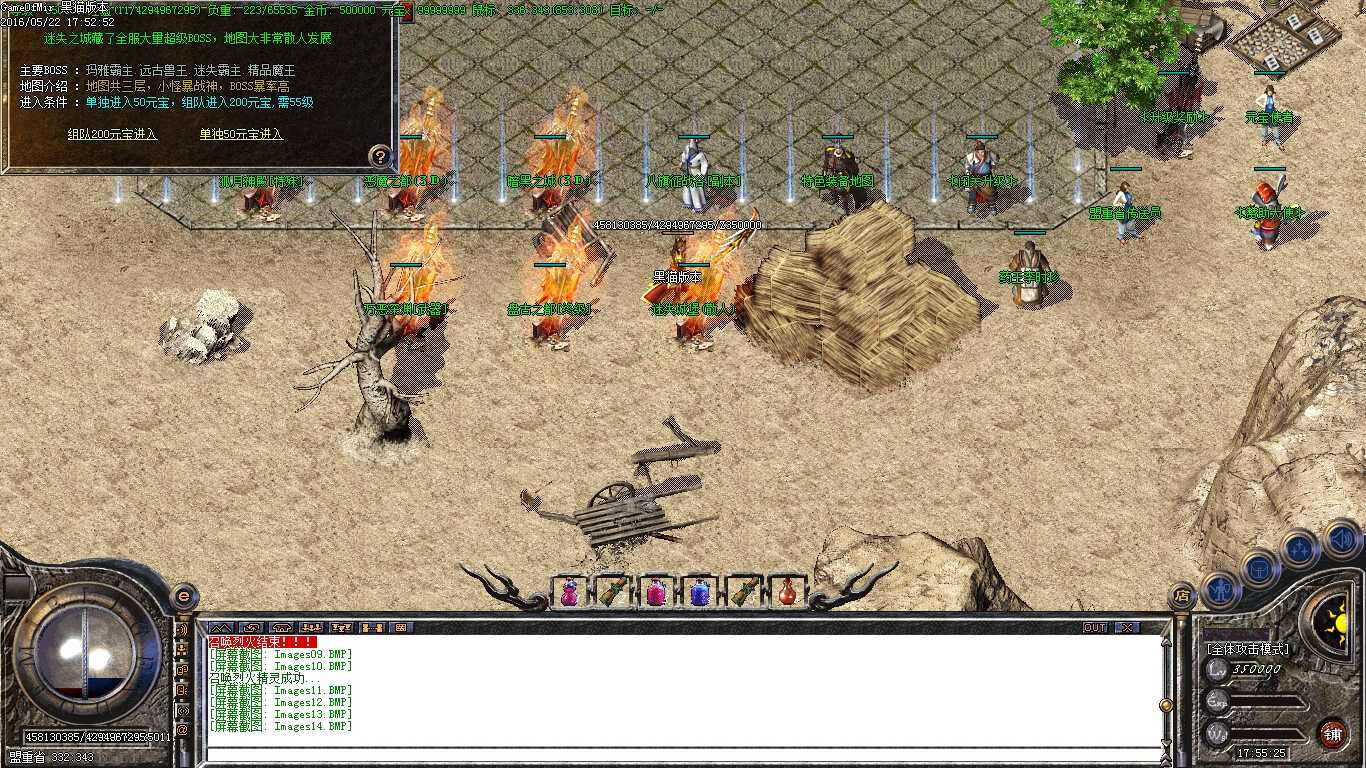Open the trade stall round icon
This screenshot has height=768, width=1366.
pyautogui.click(x=1258, y=570)
